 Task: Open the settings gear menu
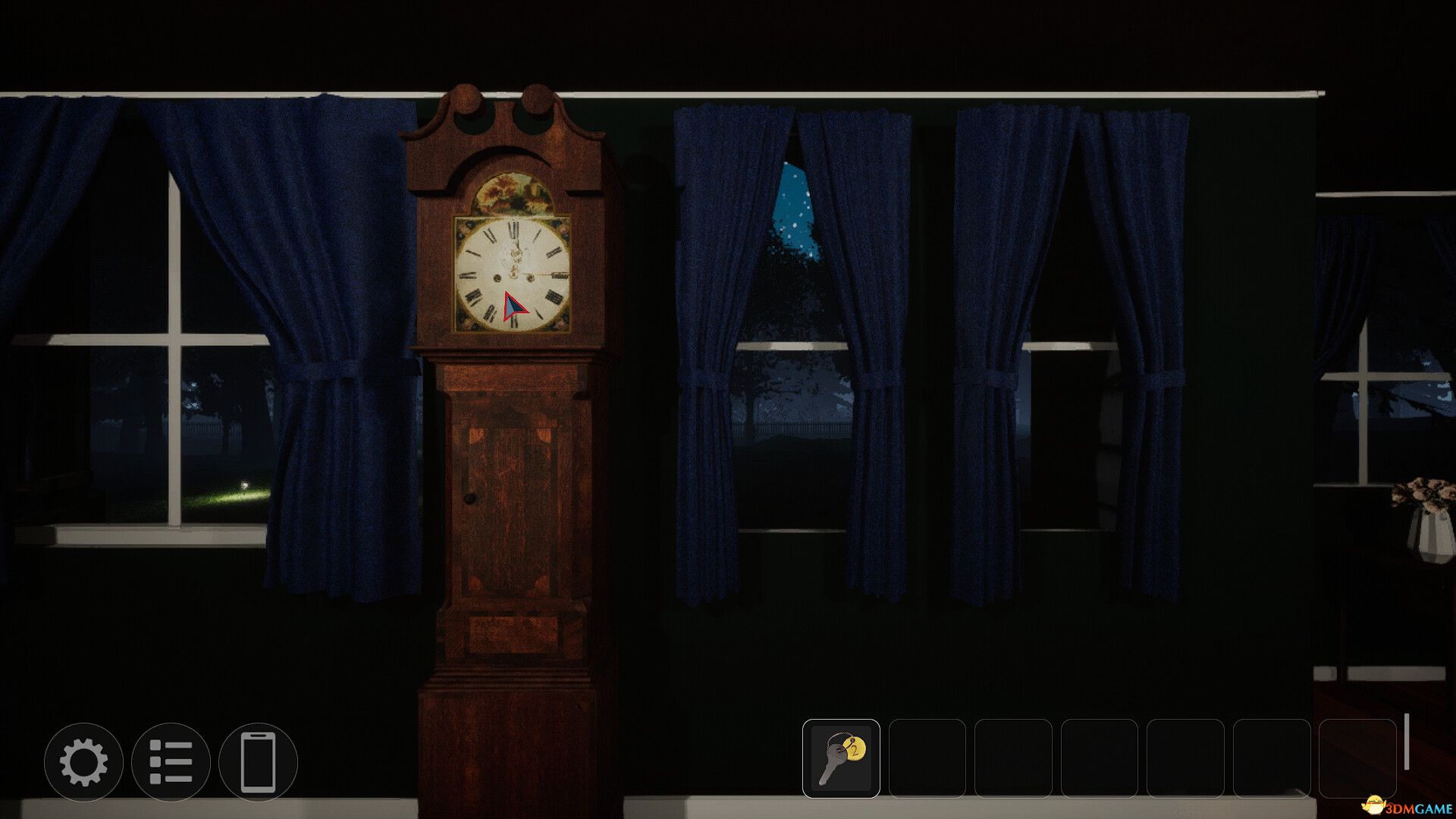(x=85, y=761)
